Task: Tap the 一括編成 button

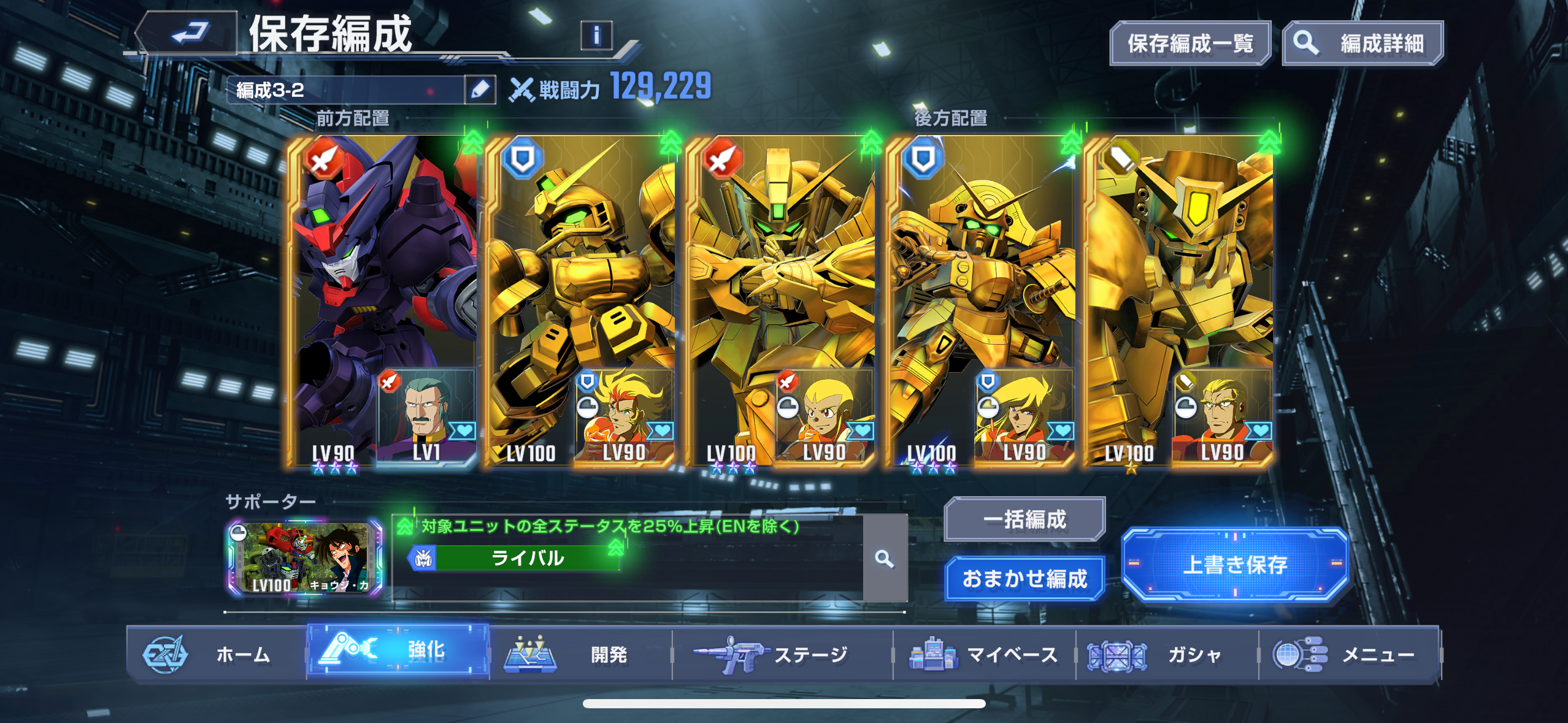Action: pyautogui.click(x=1024, y=519)
